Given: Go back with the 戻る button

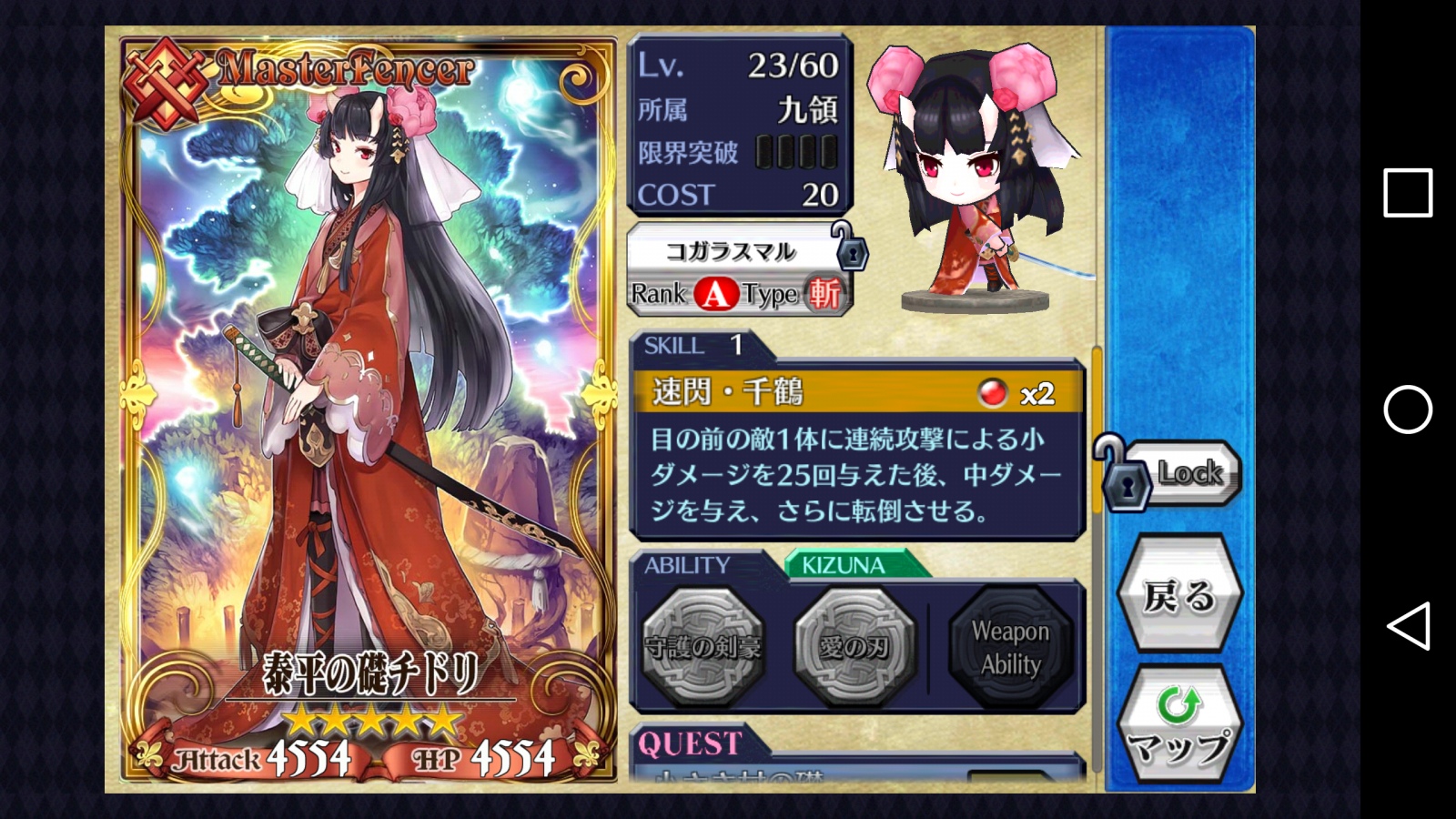Looking at the screenshot, I should pos(1179,596).
